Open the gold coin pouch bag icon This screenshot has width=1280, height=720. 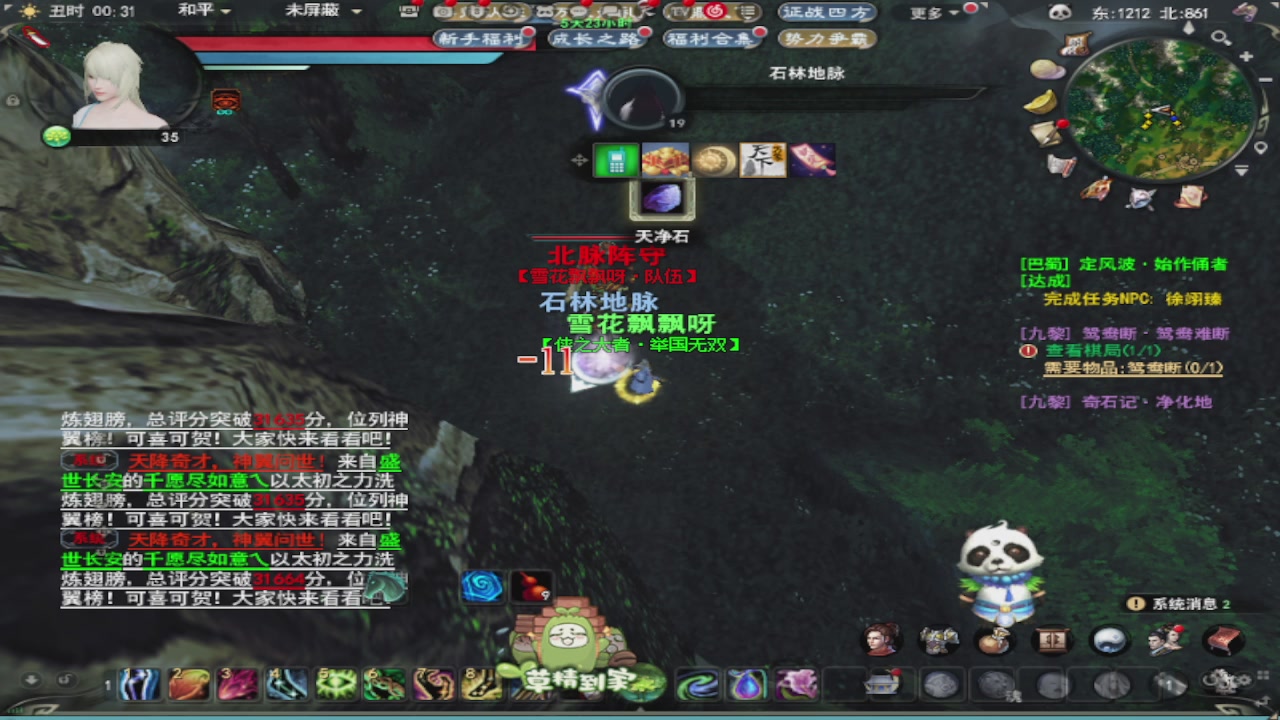click(995, 640)
